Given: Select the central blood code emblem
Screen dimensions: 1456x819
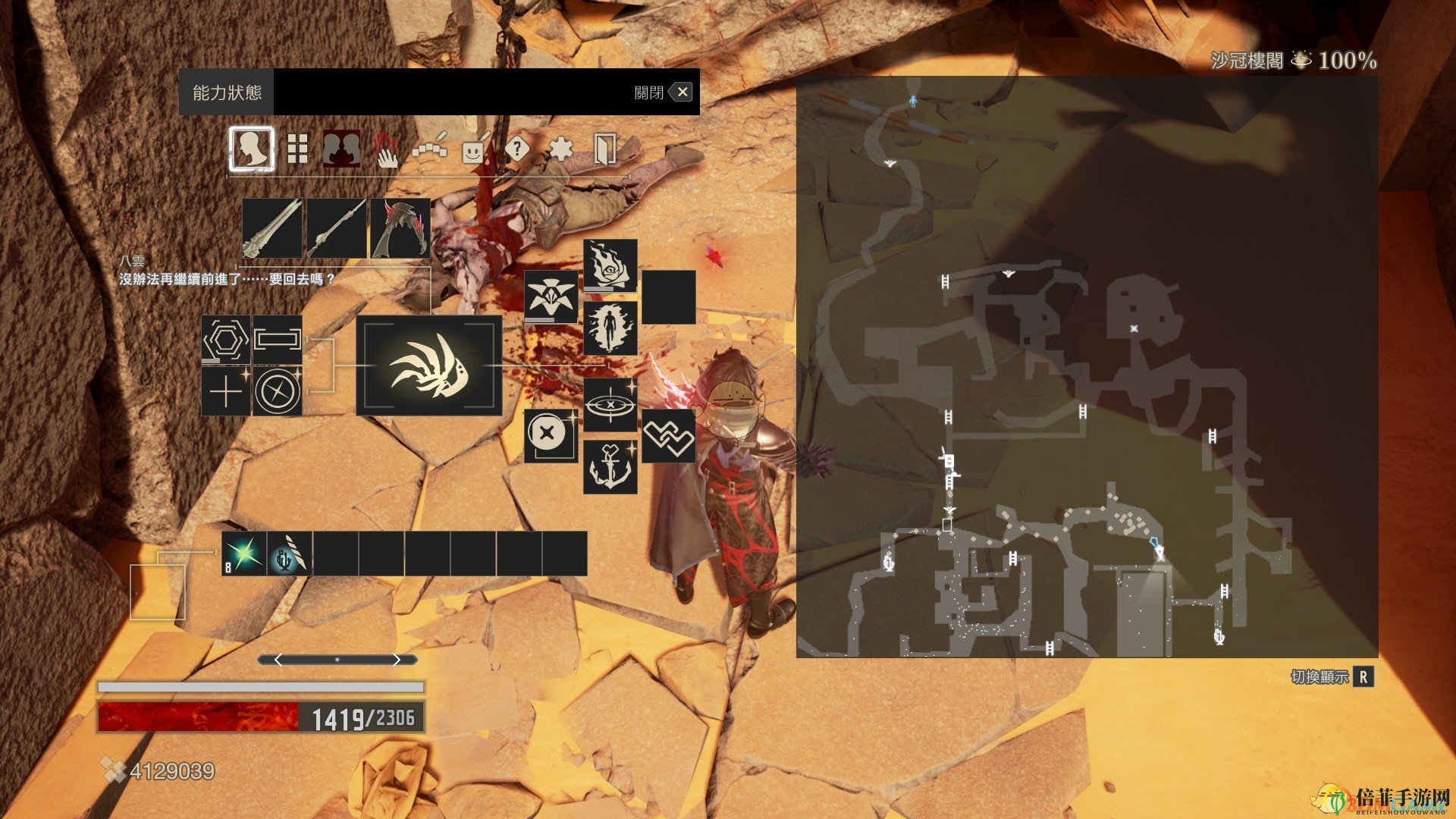Looking at the screenshot, I should [x=429, y=366].
